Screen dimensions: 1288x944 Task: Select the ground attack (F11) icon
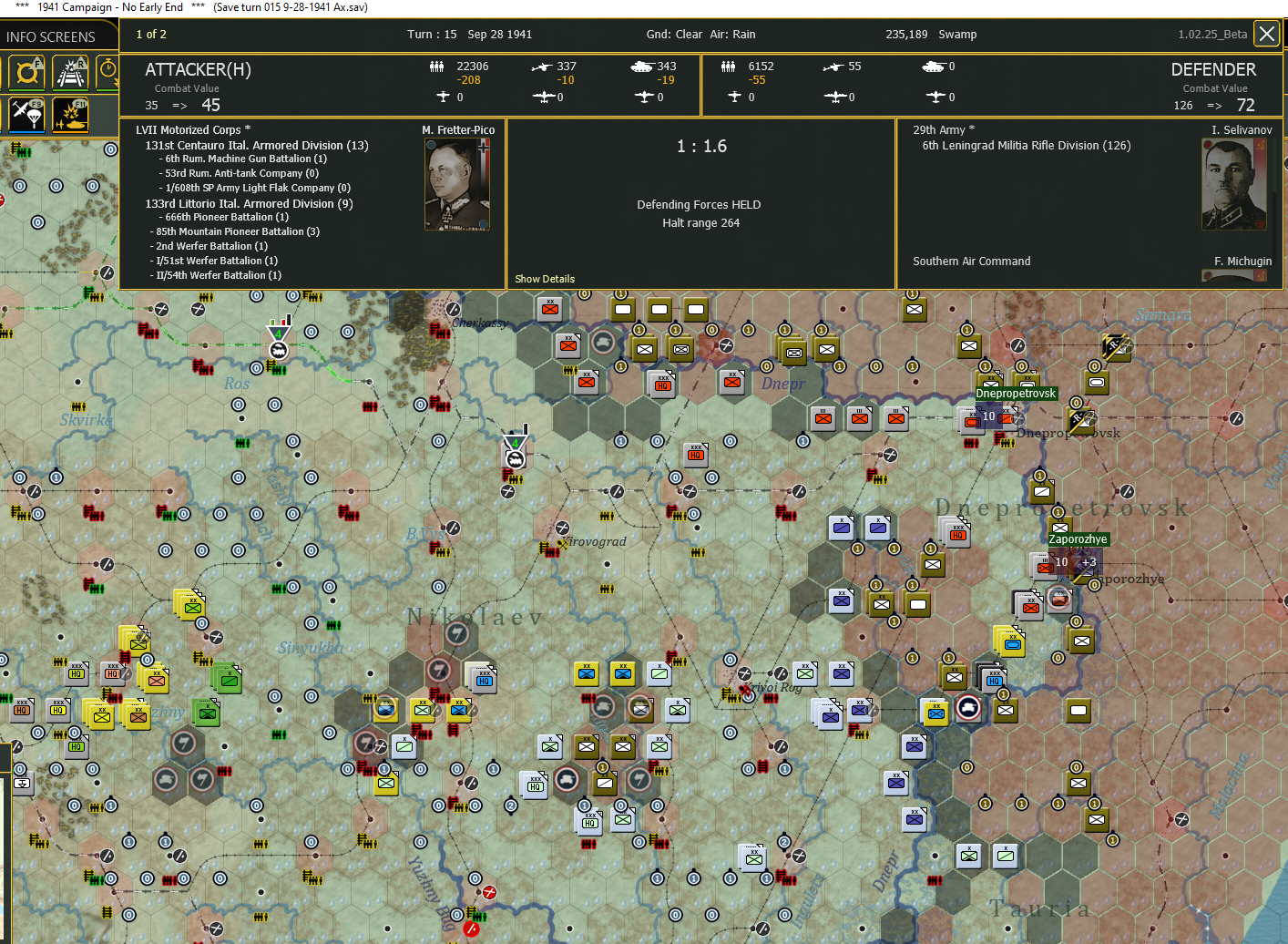tap(71, 117)
